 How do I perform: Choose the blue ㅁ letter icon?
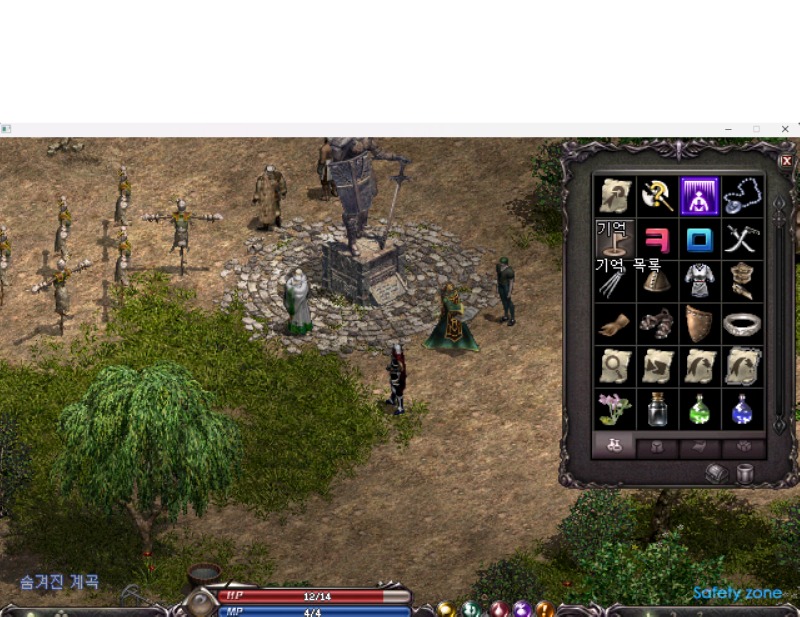click(699, 239)
